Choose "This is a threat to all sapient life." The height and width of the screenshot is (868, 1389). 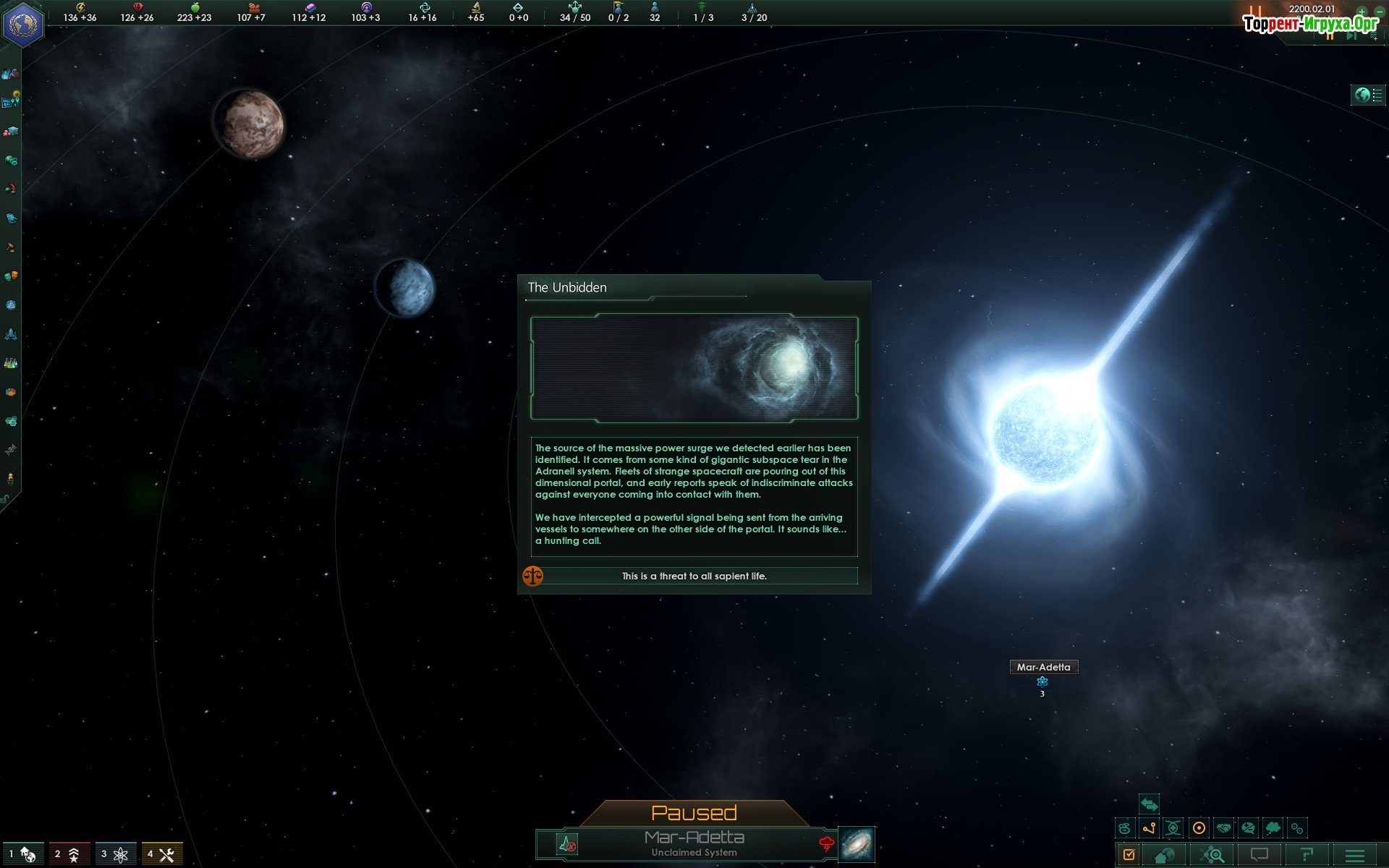tap(694, 576)
